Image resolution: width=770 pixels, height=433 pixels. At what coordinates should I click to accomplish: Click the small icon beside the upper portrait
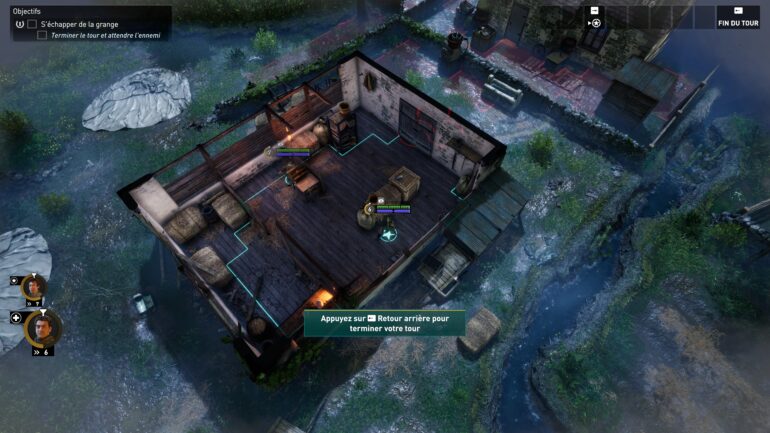click(x=14, y=281)
